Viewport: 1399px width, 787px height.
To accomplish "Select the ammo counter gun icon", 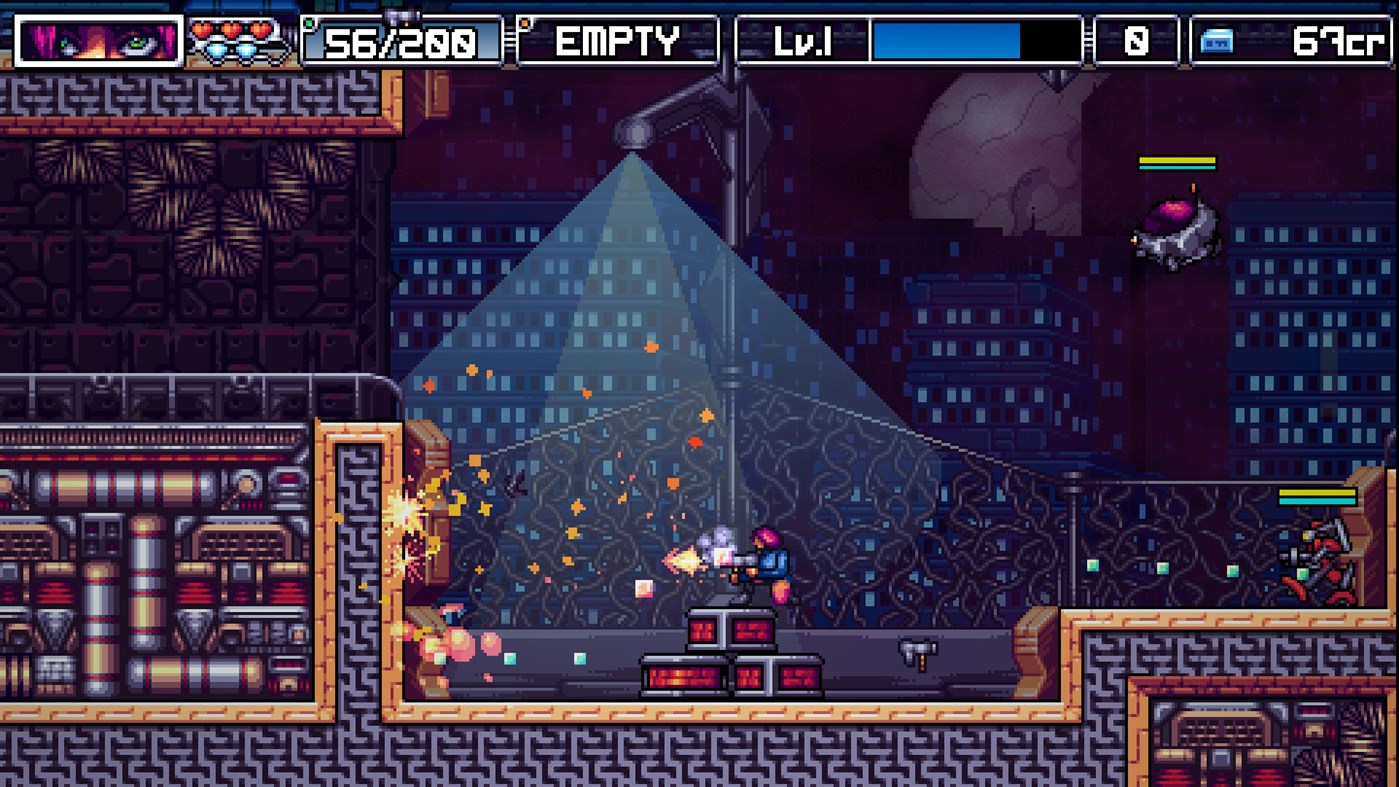I will [x=401, y=13].
